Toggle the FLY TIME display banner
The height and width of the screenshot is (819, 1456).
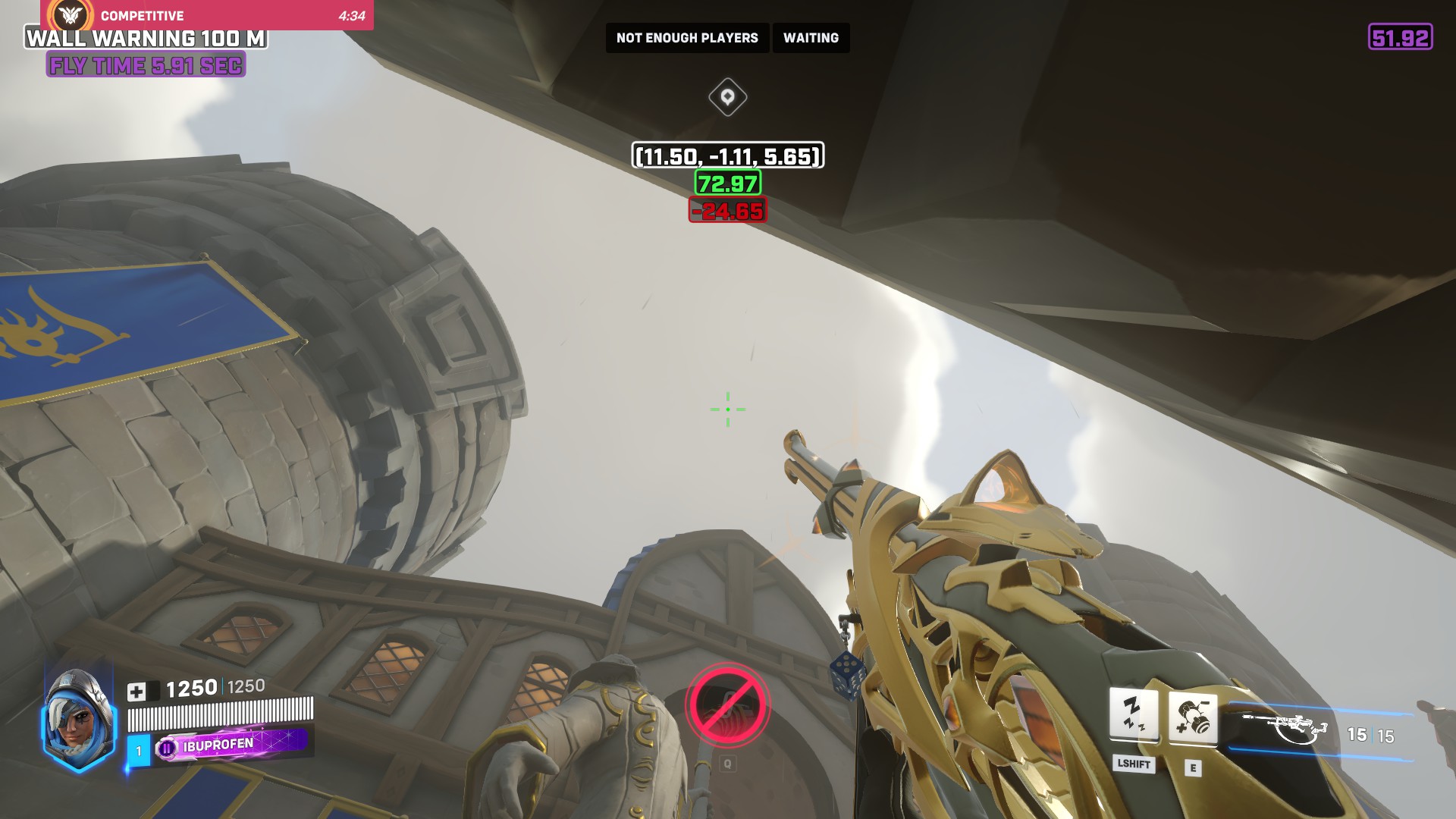click(141, 66)
